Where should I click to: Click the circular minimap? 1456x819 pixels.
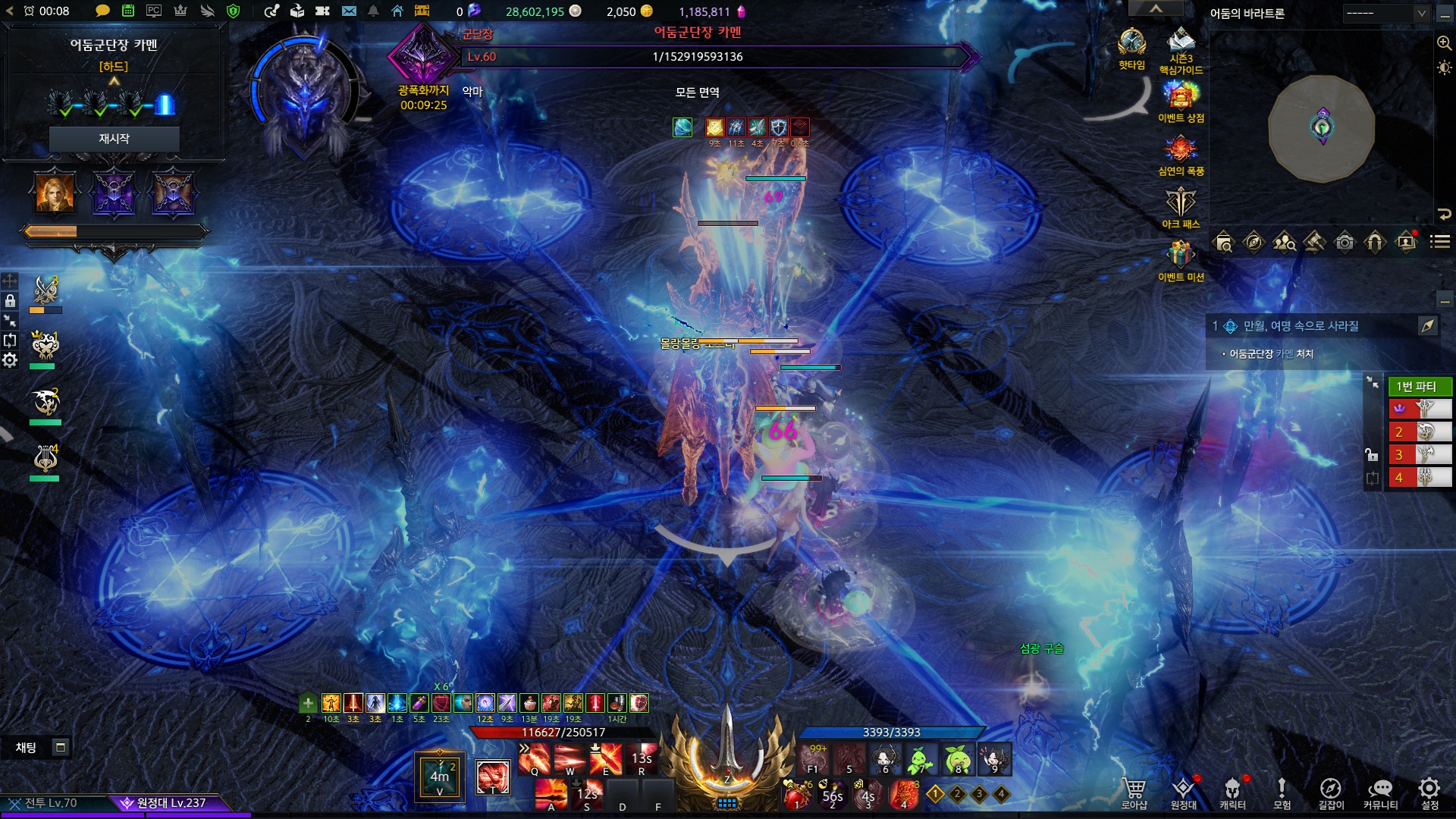[x=1322, y=127]
